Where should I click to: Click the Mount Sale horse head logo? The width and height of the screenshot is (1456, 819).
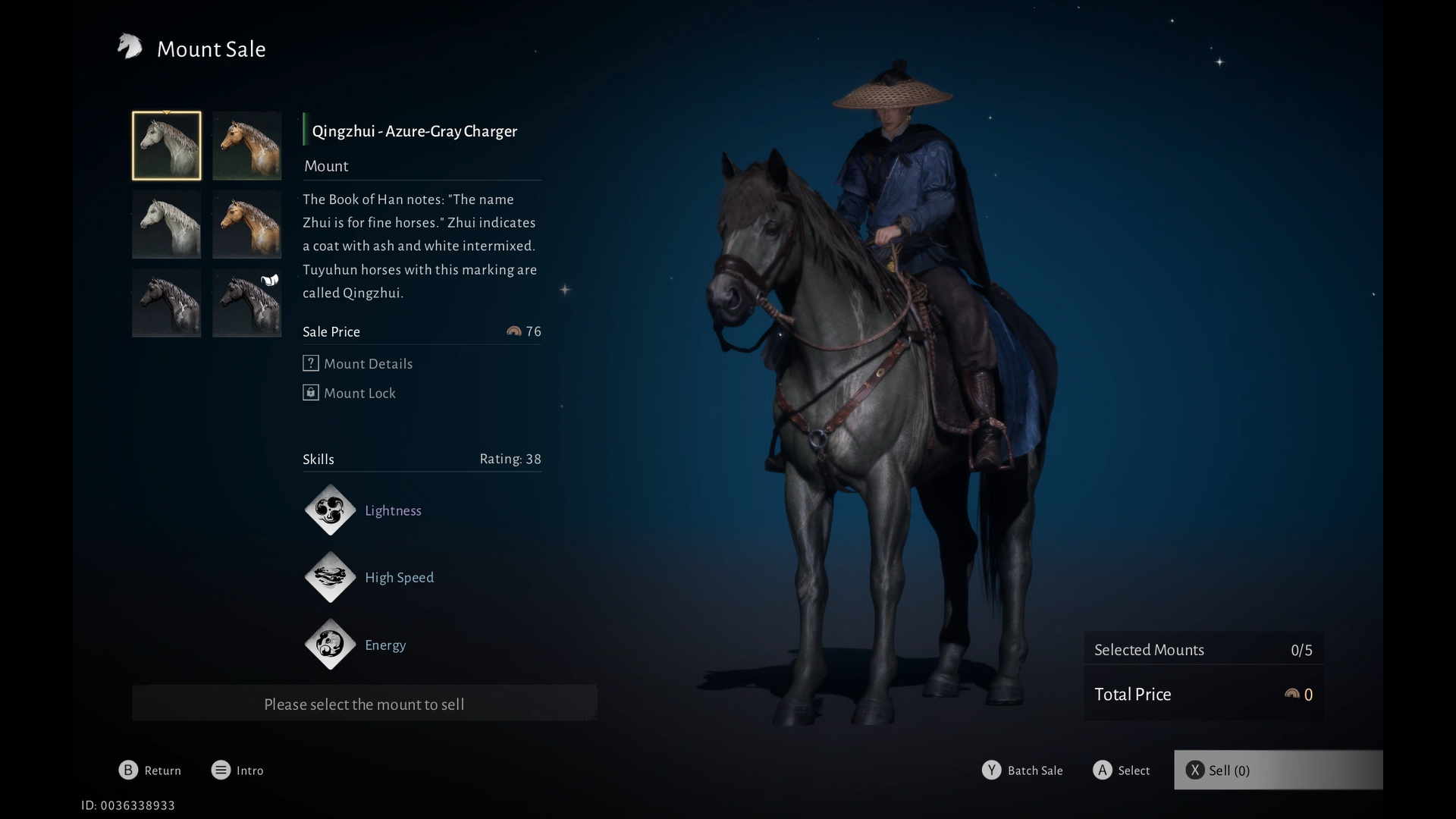tap(130, 47)
